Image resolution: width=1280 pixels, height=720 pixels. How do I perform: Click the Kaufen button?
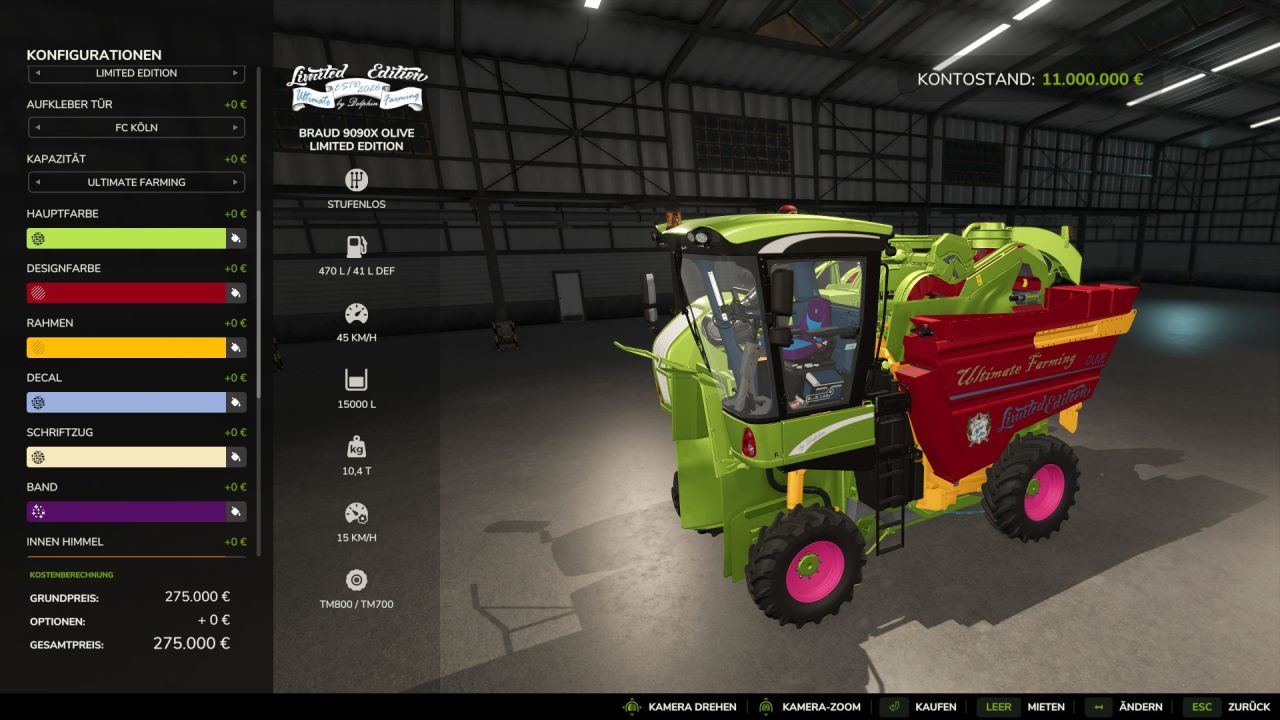coord(938,706)
